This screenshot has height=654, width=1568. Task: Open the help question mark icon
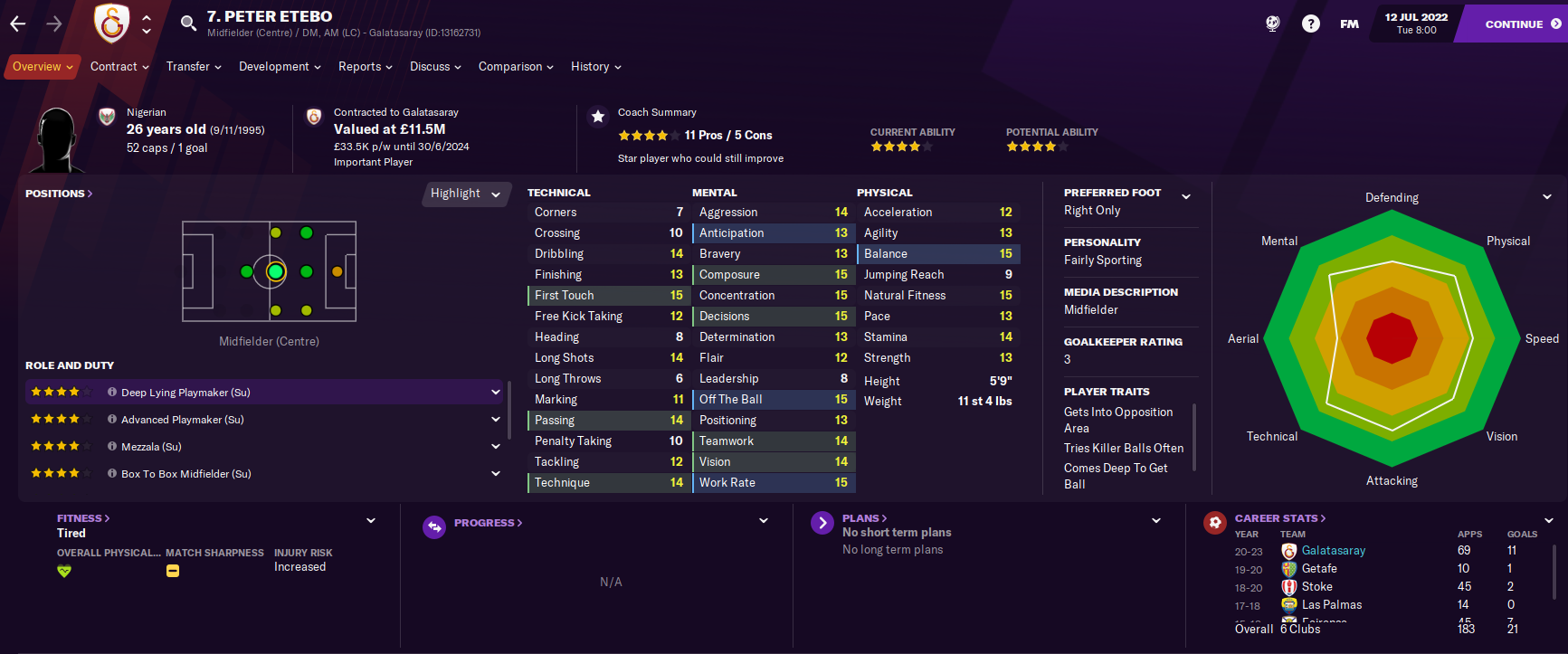pos(1310,24)
